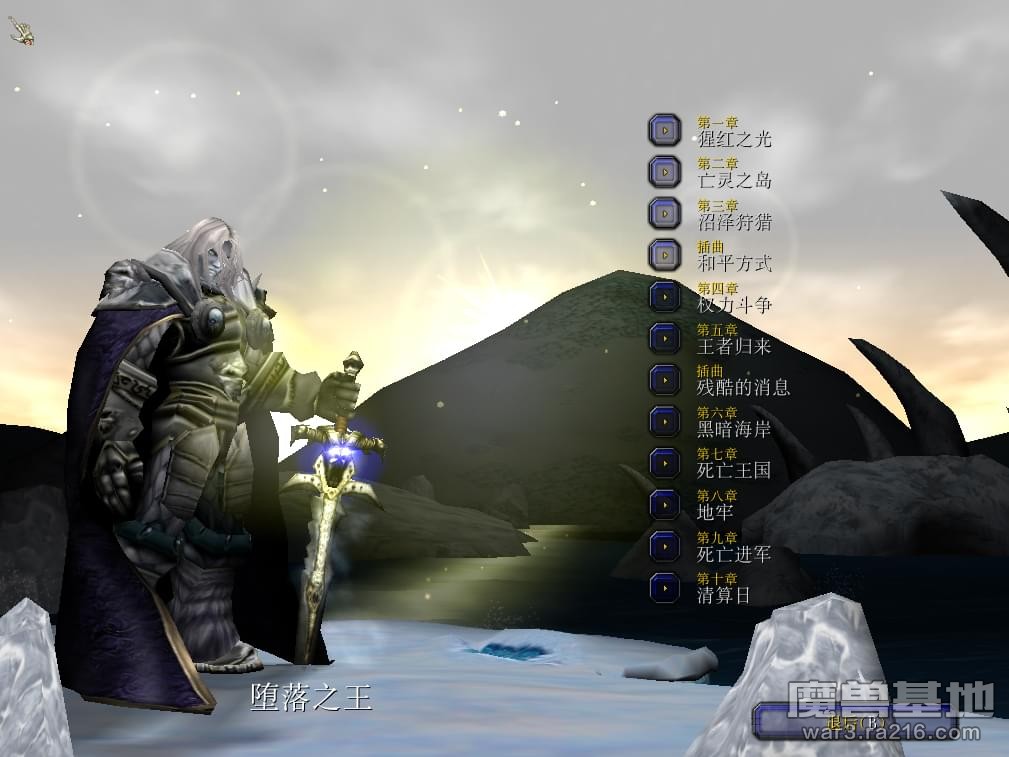Choose chapter five 王者归来
This screenshot has width=1009, height=757.
tap(664, 338)
